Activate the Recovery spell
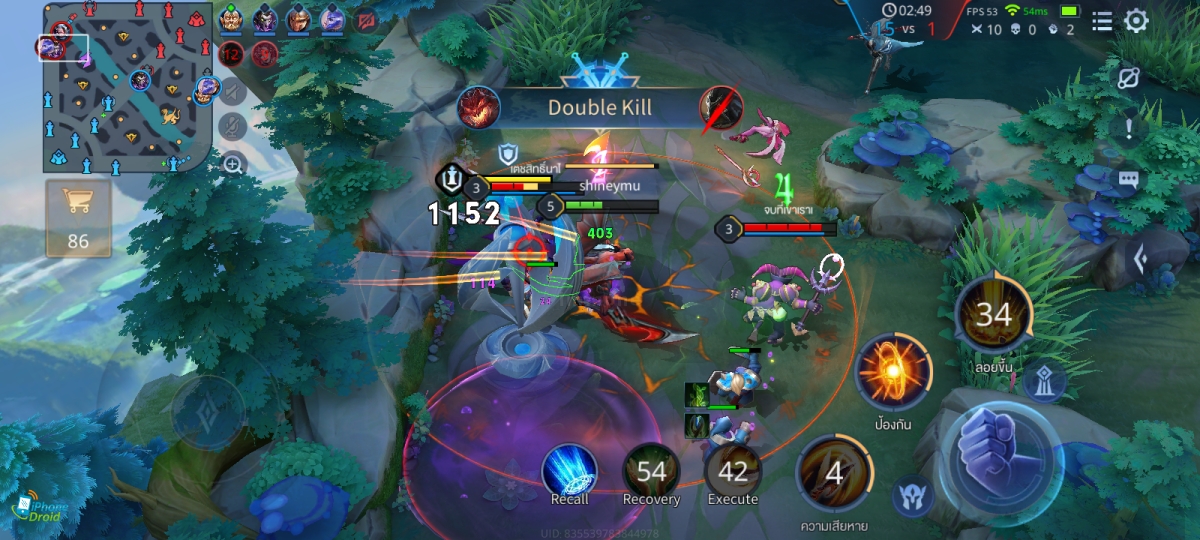The image size is (1200, 540). pos(651,472)
